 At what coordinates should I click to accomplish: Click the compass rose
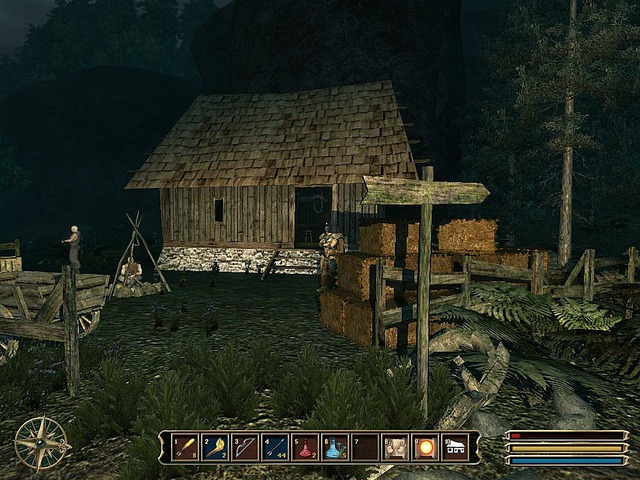pyautogui.click(x=41, y=443)
